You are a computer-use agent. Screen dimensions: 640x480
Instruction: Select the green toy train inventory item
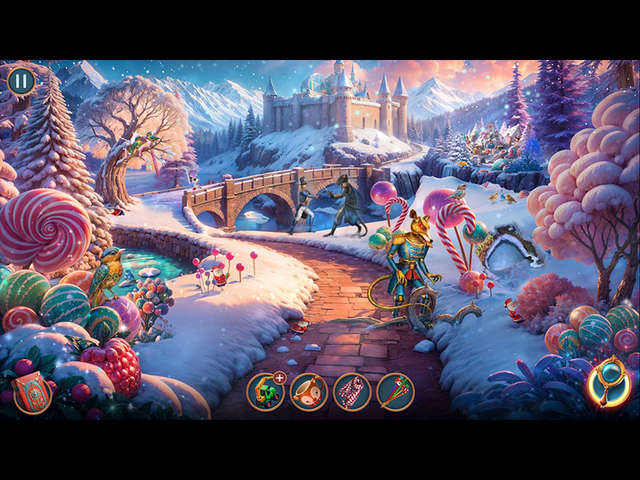click(265, 392)
